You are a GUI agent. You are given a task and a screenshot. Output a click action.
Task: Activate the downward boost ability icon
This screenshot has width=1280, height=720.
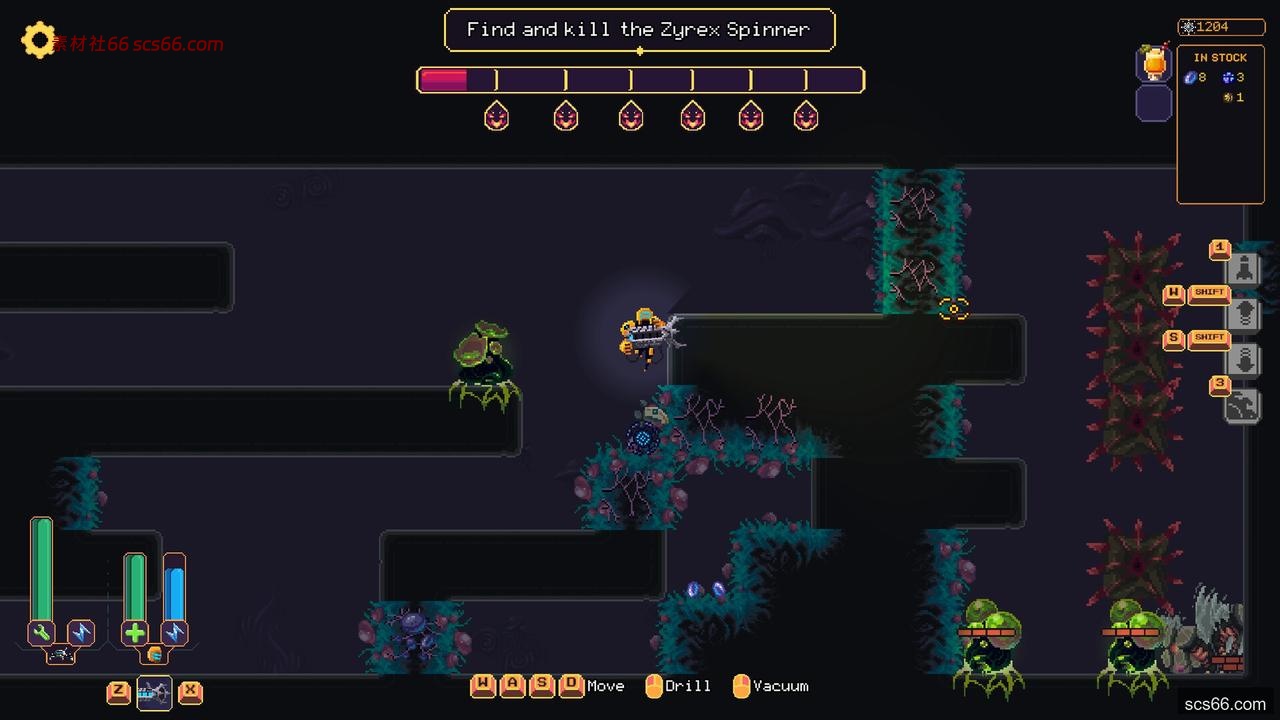click(x=1243, y=359)
